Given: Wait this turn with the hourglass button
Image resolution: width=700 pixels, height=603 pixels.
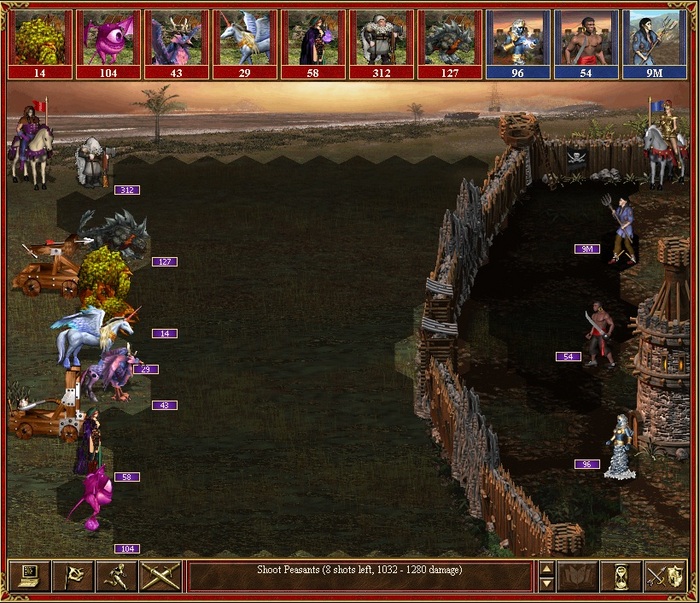Looking at the screenshot, I should (621, 575).
